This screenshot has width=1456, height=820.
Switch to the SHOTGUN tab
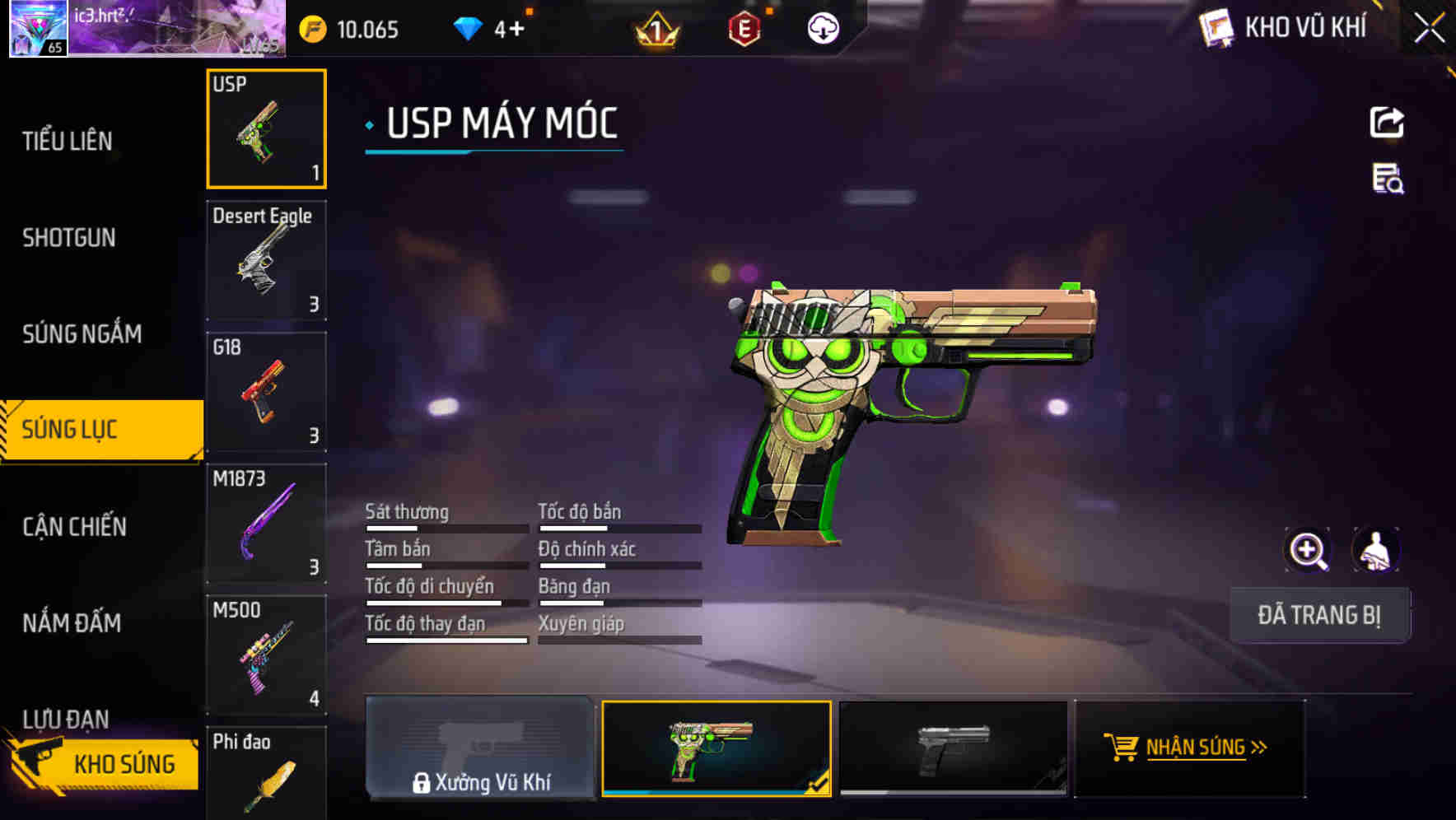[x=69, y=238]
